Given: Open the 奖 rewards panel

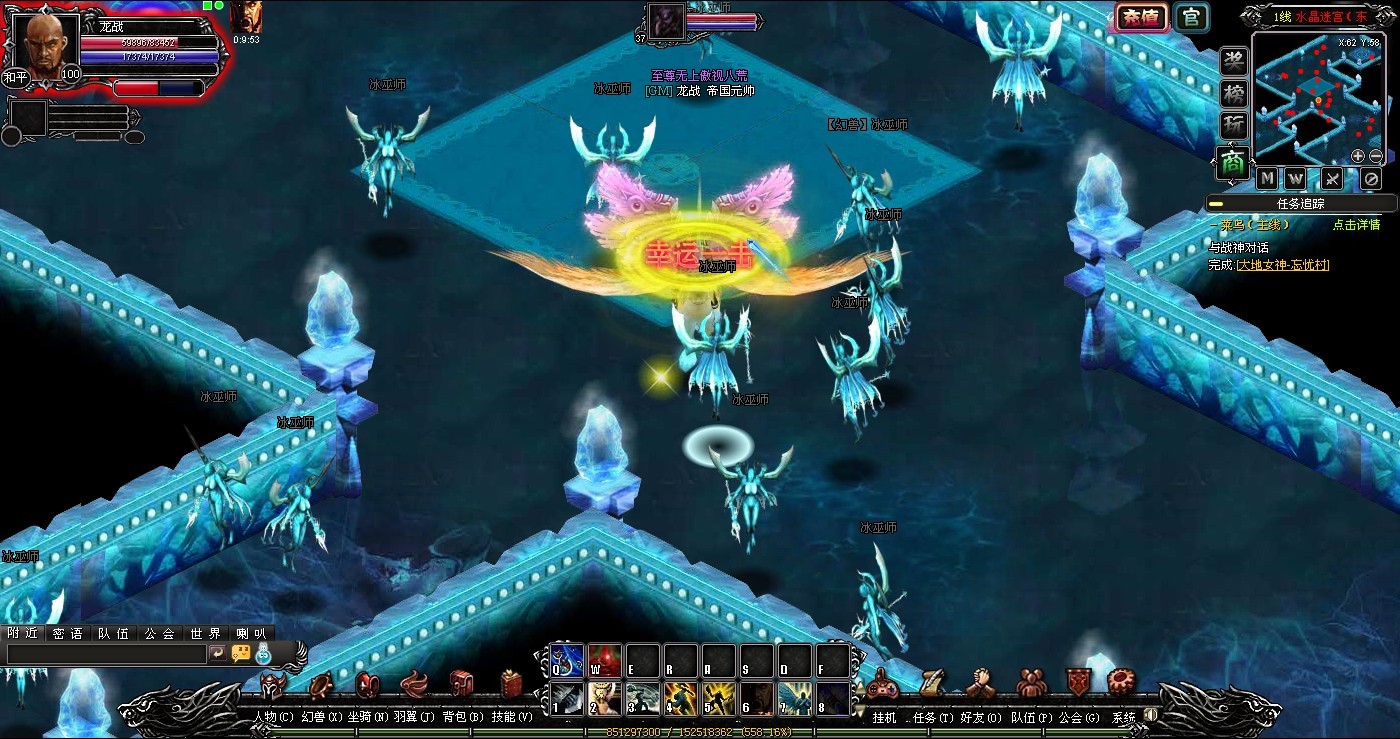Looking at the screenshot, I should (x=1234, y=62).
